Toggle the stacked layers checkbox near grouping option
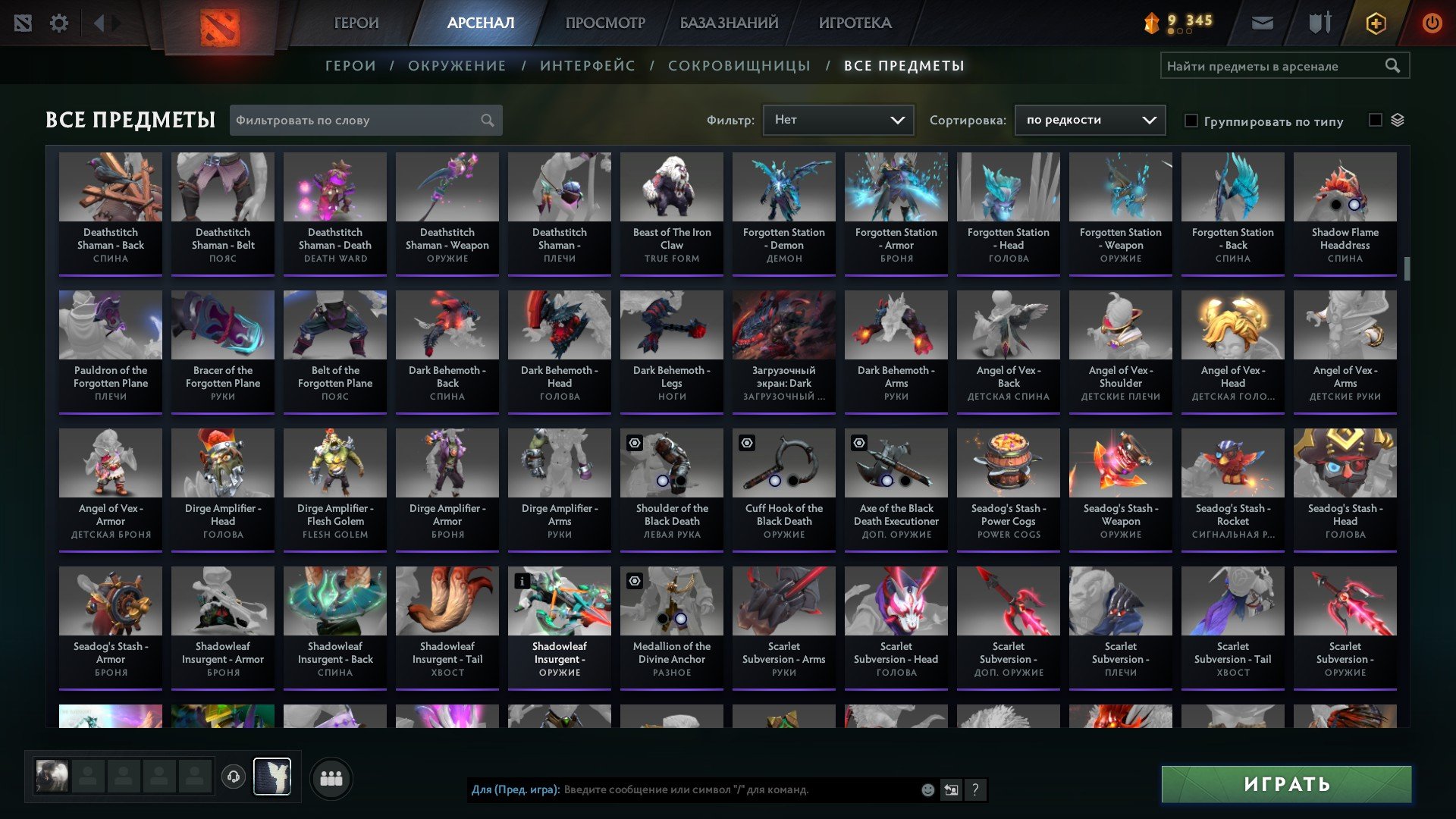The width and height of the screenshot is (1456, 819). 1375,120
